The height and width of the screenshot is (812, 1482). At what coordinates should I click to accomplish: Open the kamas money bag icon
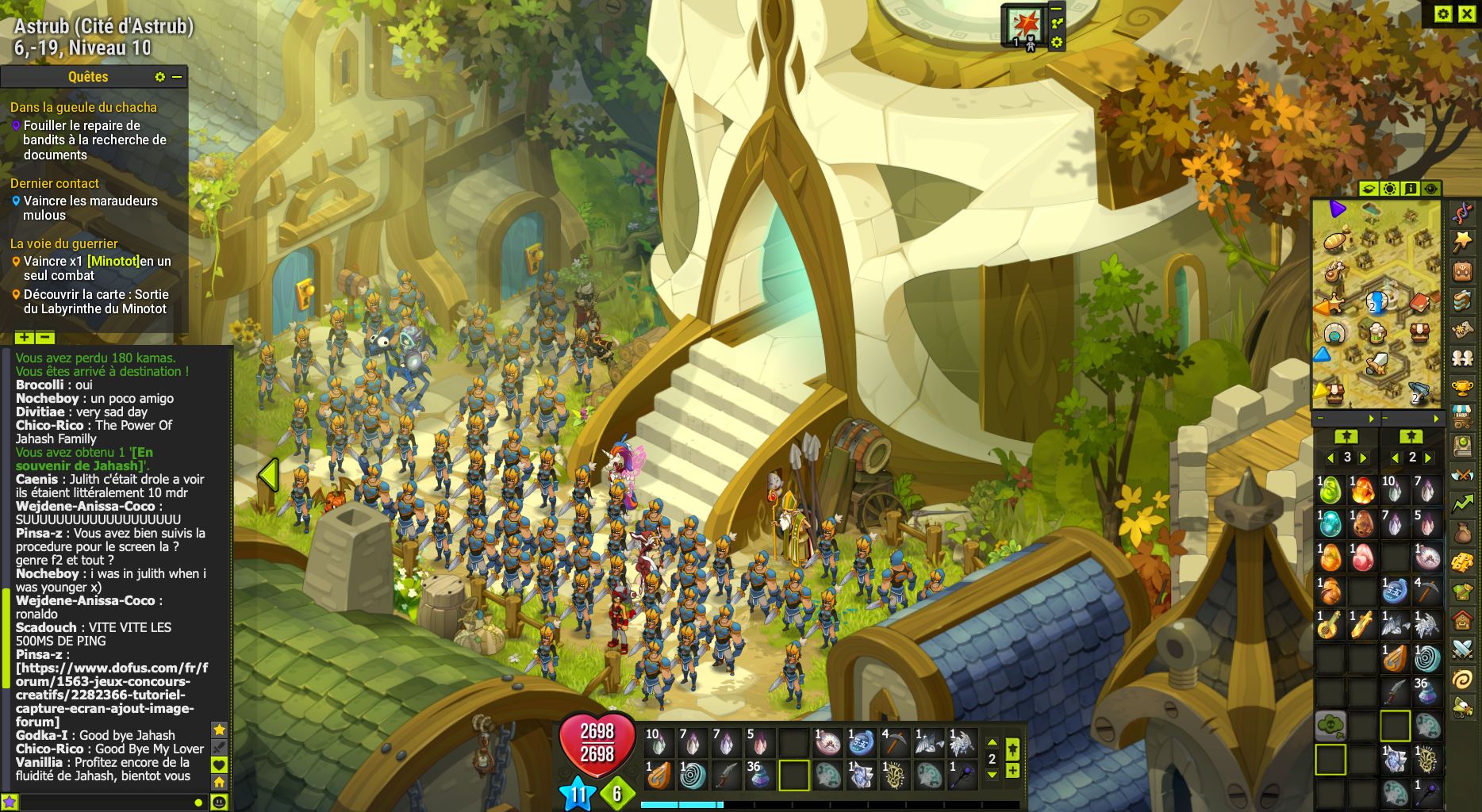[1463, 532]
